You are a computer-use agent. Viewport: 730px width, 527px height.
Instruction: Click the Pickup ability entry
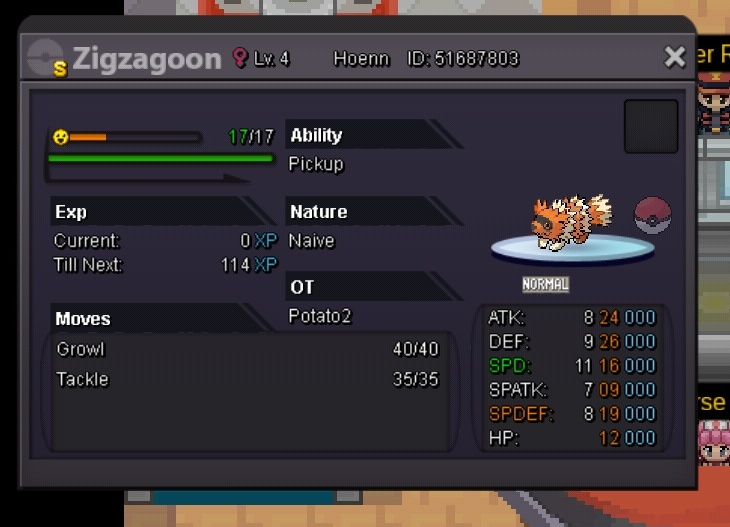tap(316, 164)
